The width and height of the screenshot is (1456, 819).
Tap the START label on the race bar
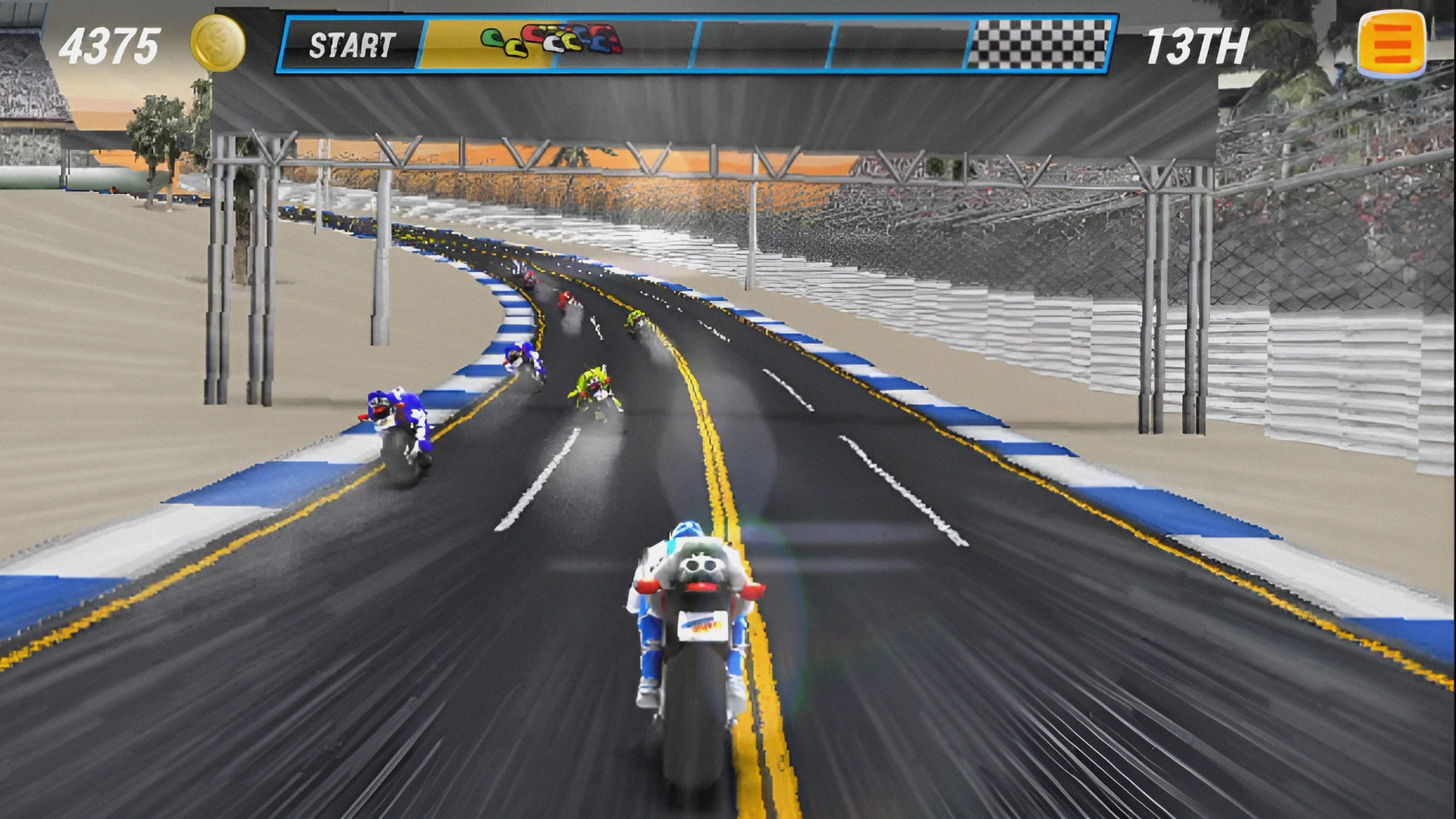tap(353, 43)
